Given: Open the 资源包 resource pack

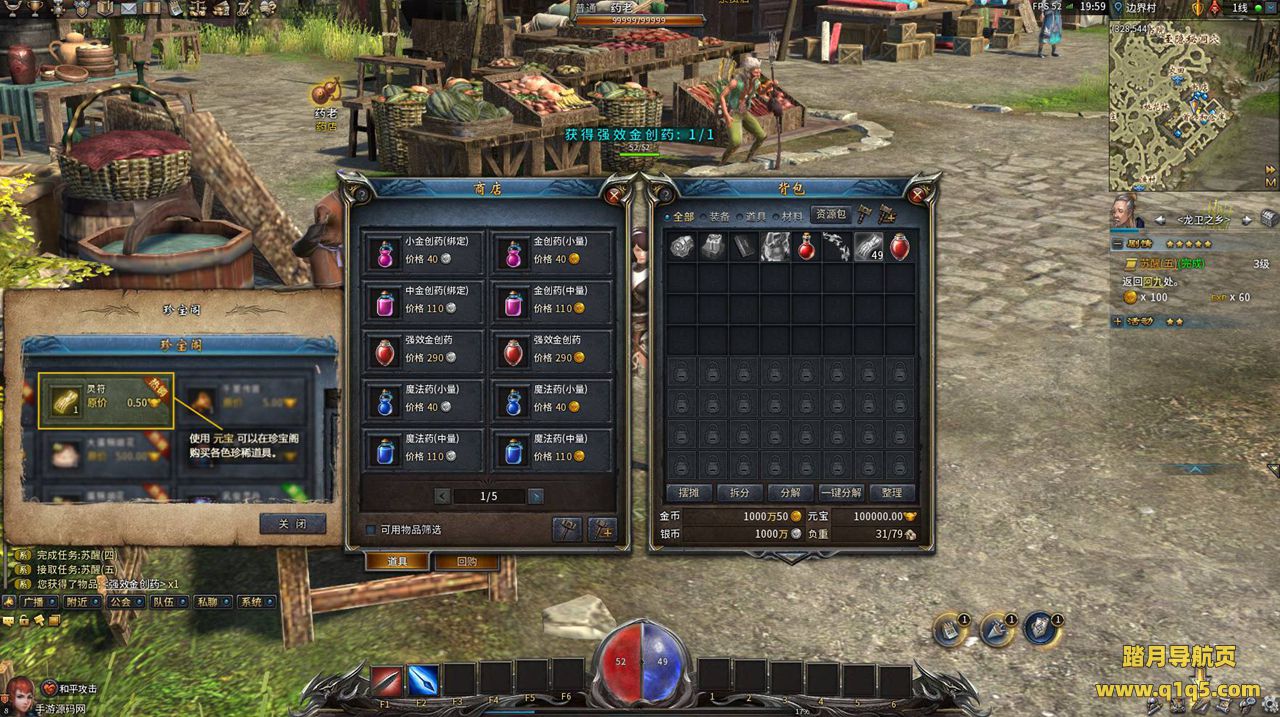Looking at the screenshot, I should [x=830, y=214].
